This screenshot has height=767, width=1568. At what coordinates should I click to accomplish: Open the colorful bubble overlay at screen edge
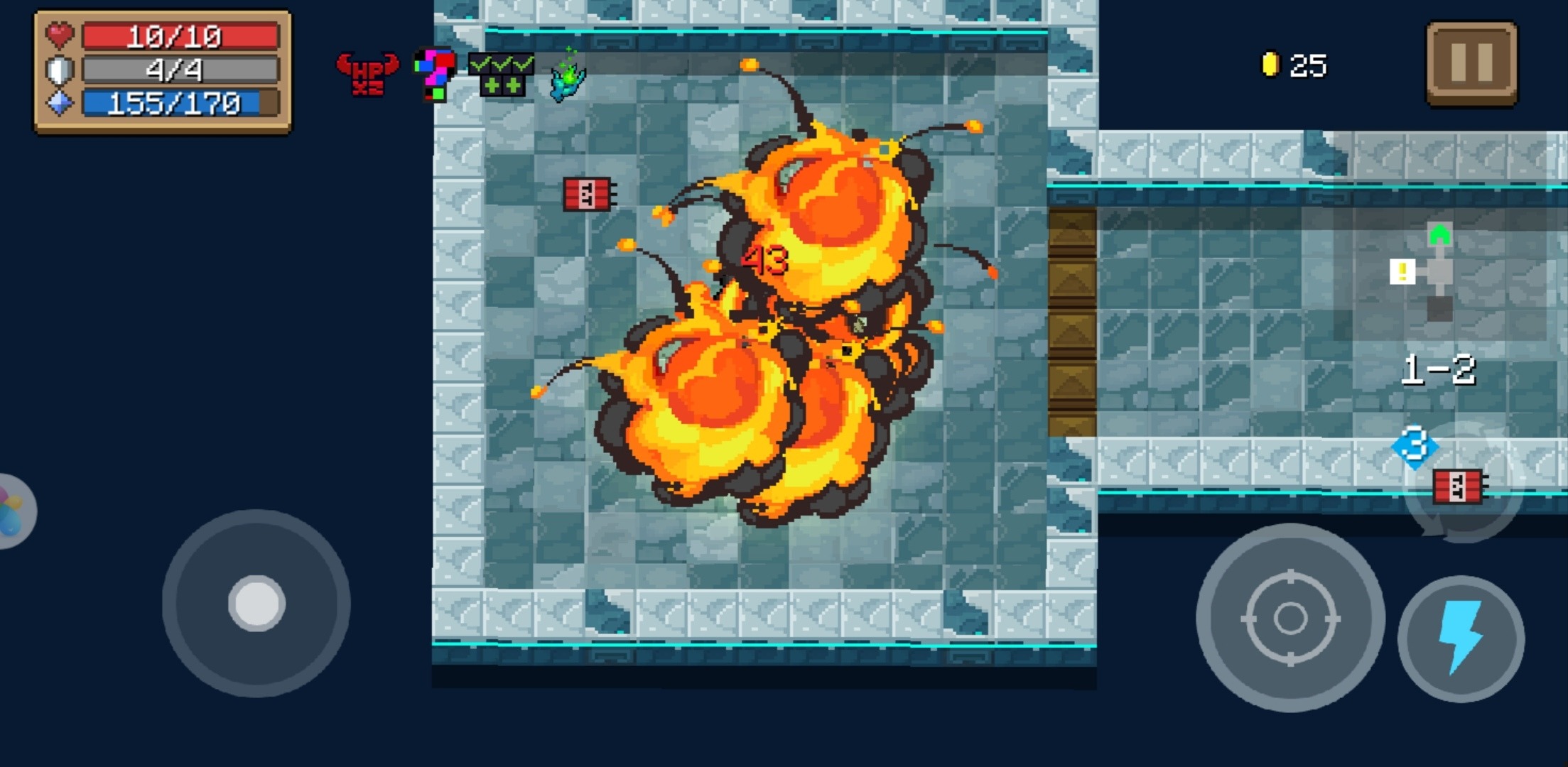point(13,511)
